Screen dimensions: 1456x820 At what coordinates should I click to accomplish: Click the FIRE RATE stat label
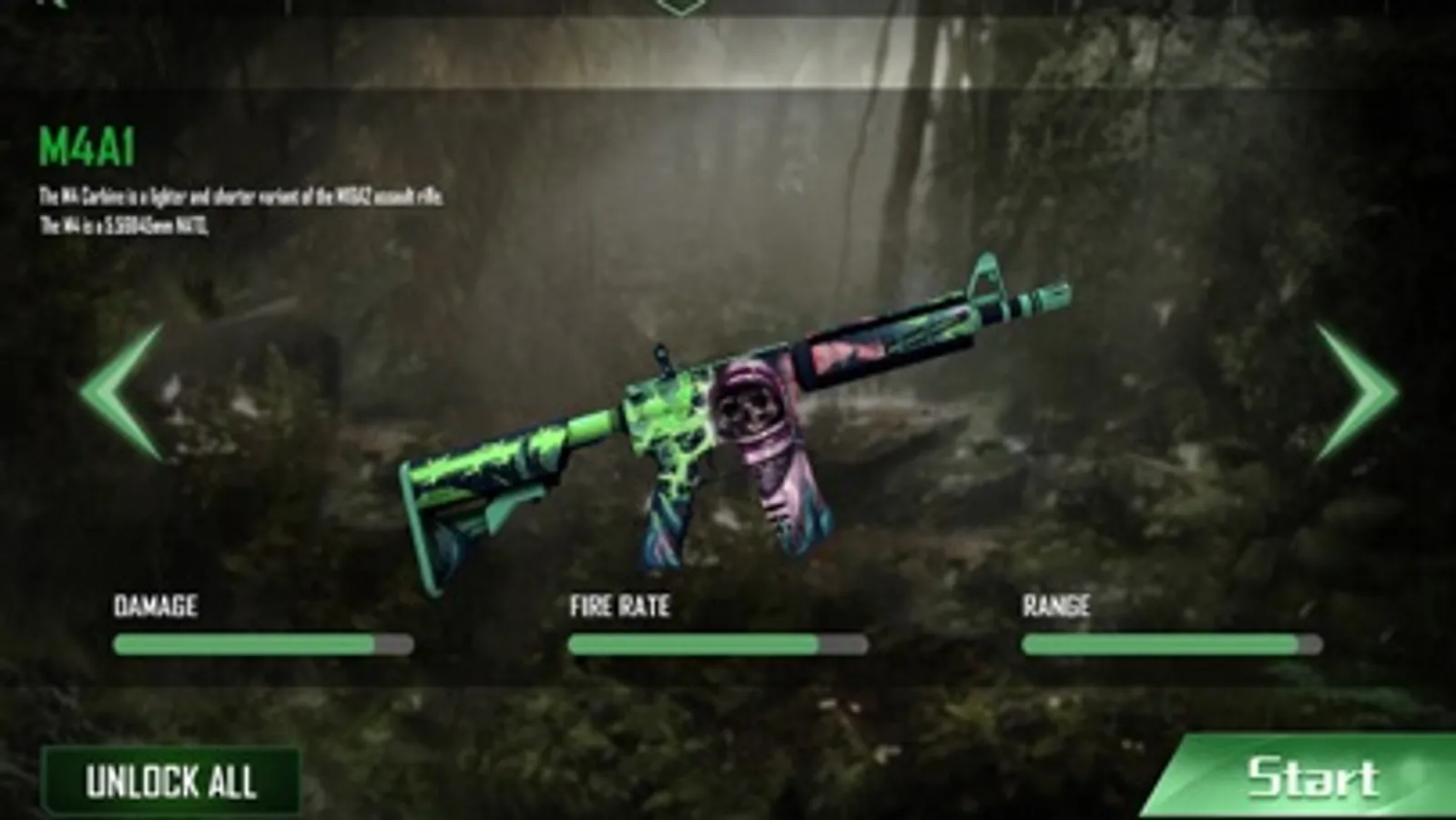pos(620,605)
